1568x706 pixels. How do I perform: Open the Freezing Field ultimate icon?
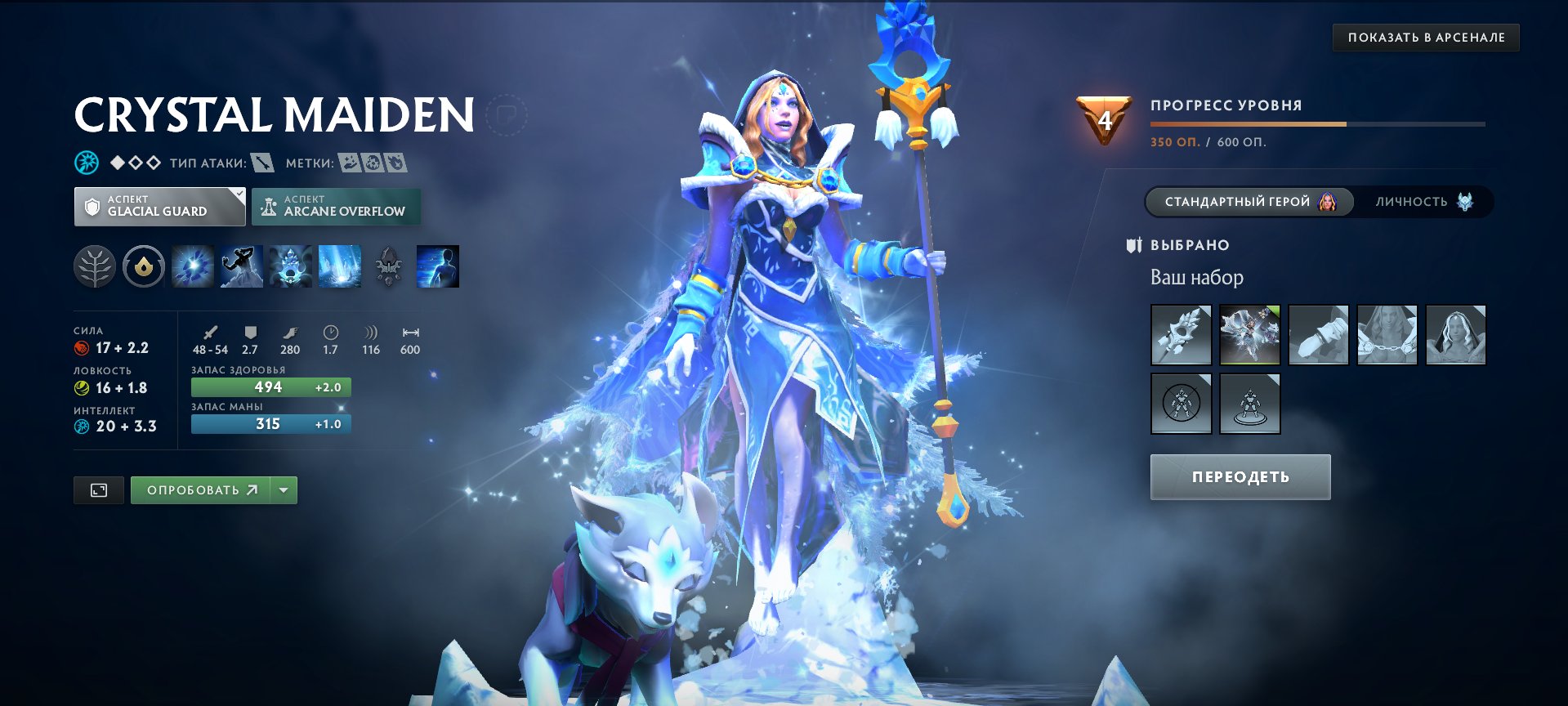tap(341, 265)
